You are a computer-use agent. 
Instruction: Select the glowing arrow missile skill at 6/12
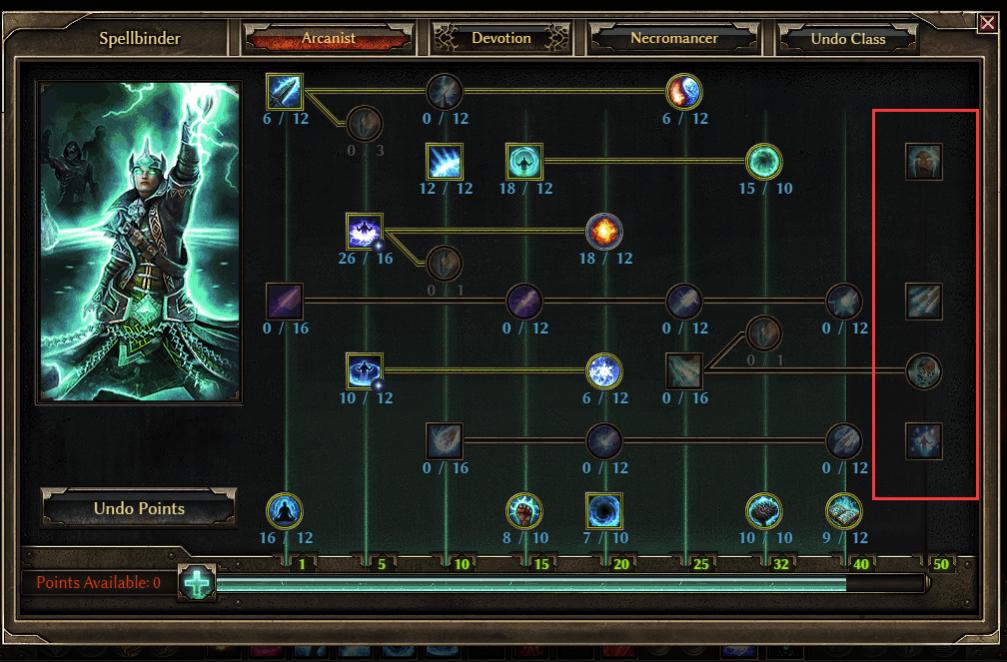tap(285, 92)
